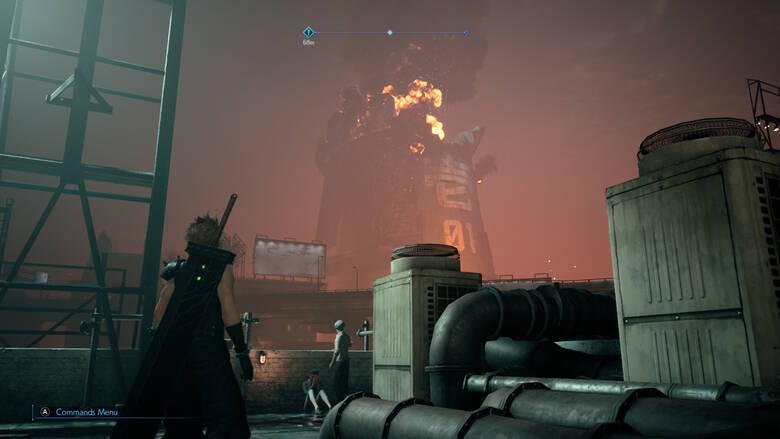Viewport: 780px width, 439px height.
Task: Click the objective marker on the compass
Action: coord(308,33)
